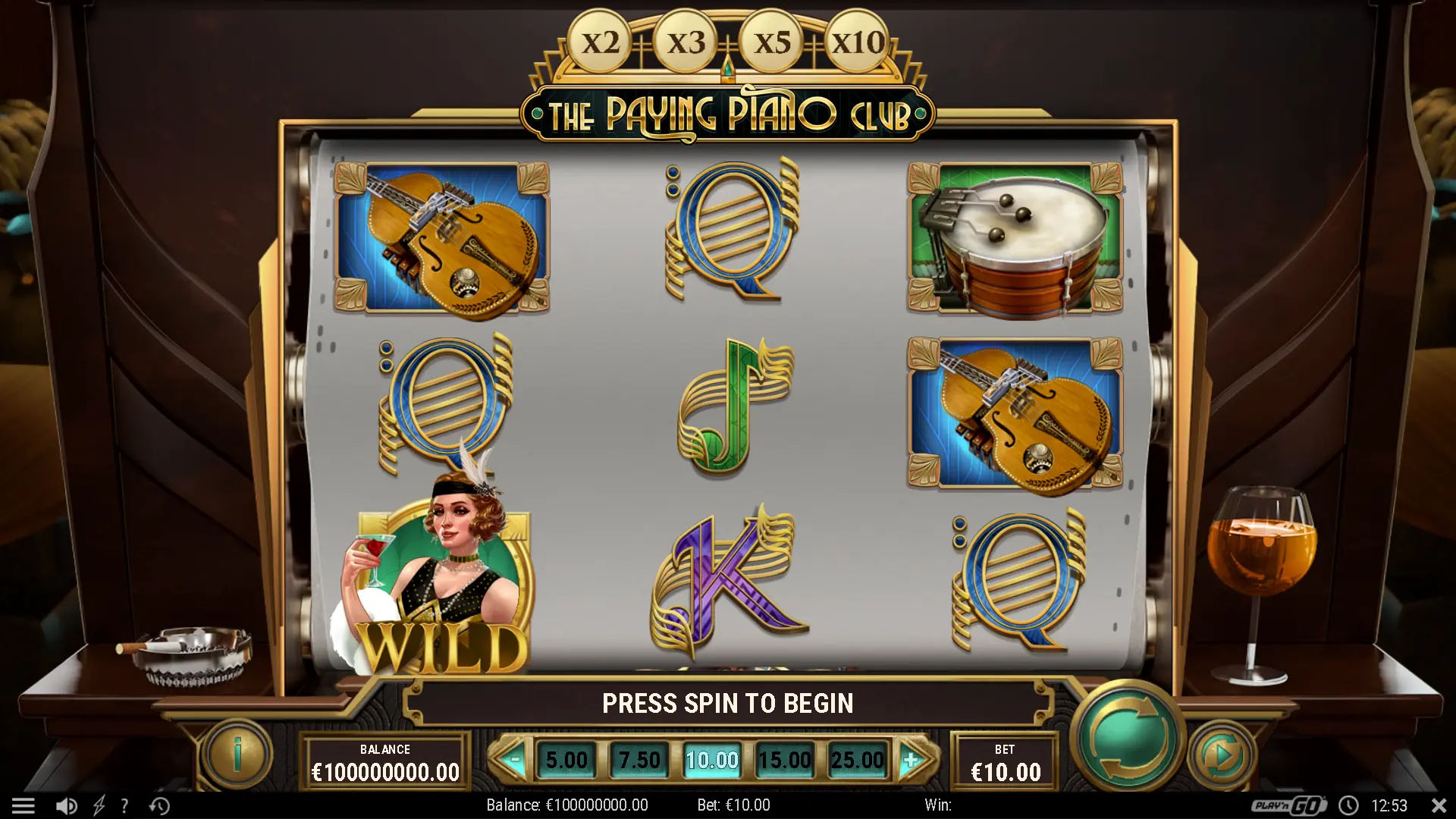Select the currently active 10.00 bet chip
This screenshot has width=1456, height=819.
coord(711,758)
